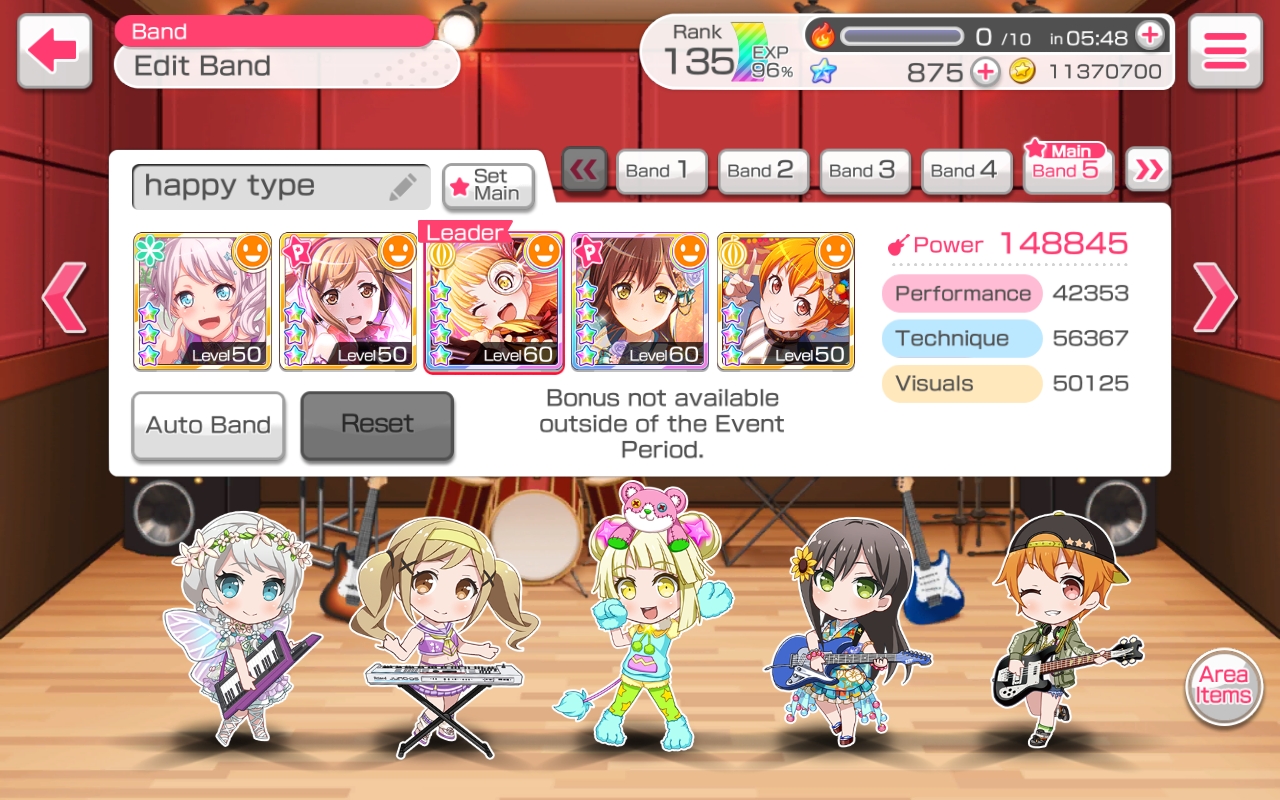Switch to the Band 3 tab
The width and height of the screenshot is (1280, 800).
click(864, 171)
